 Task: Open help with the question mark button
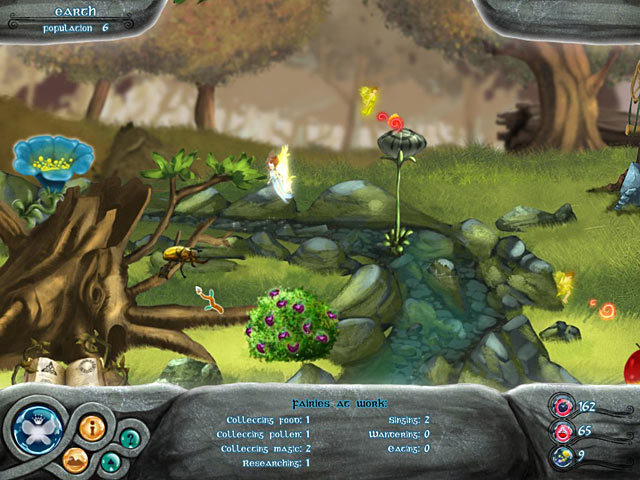[129, 437]
